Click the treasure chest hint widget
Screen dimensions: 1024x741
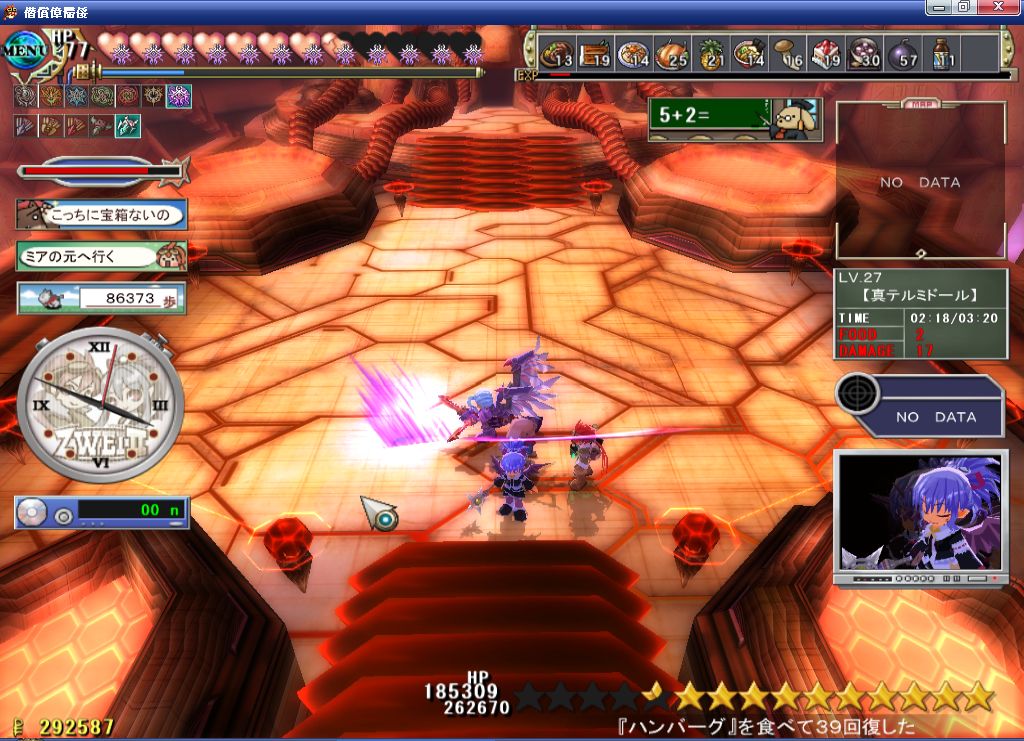pyautogui.click(x=100, y=214)
